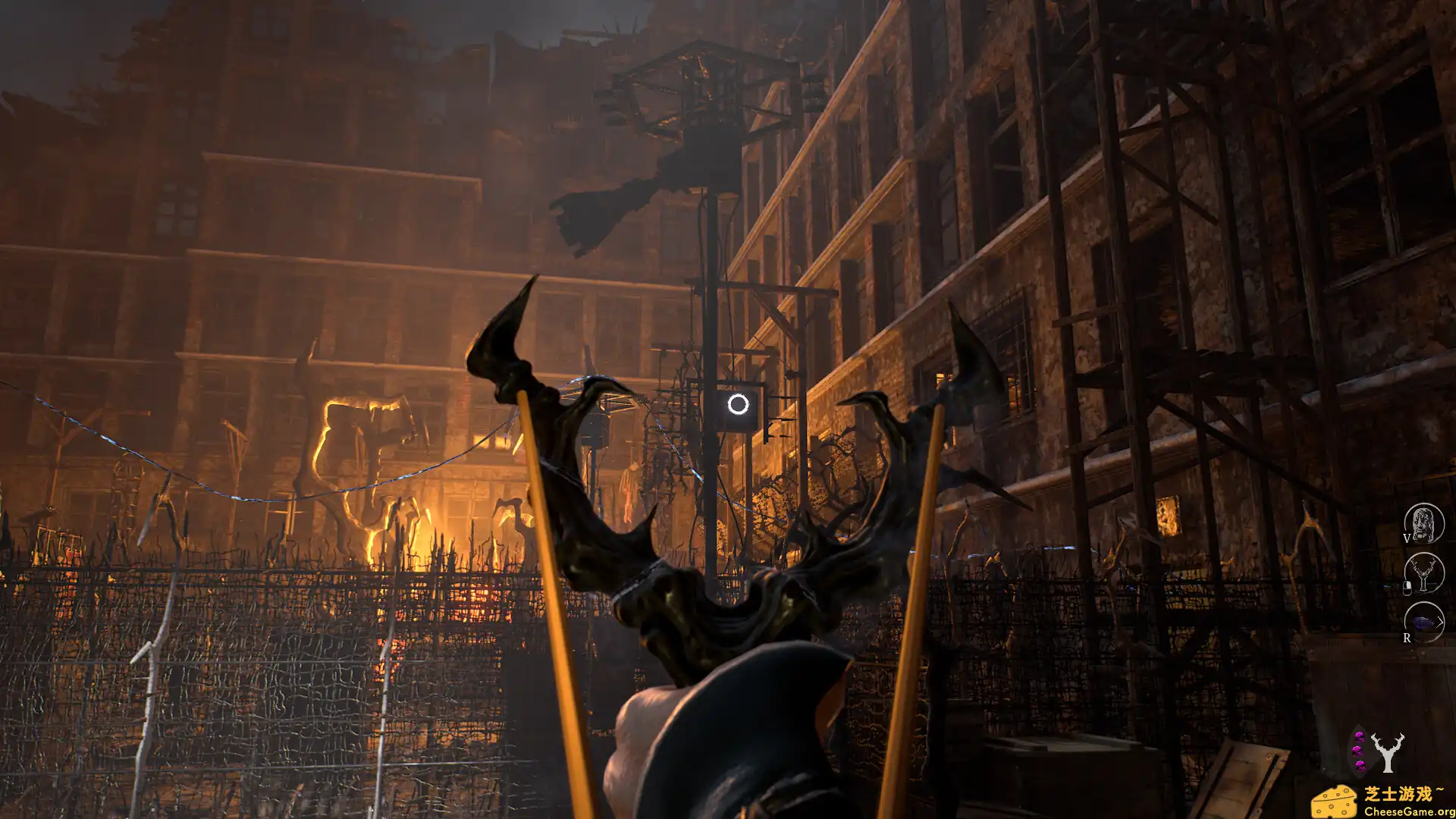Click the yellow cheese logo watermark
This screenshot has height=819, width=1456.
click(x=1335, y=802)
